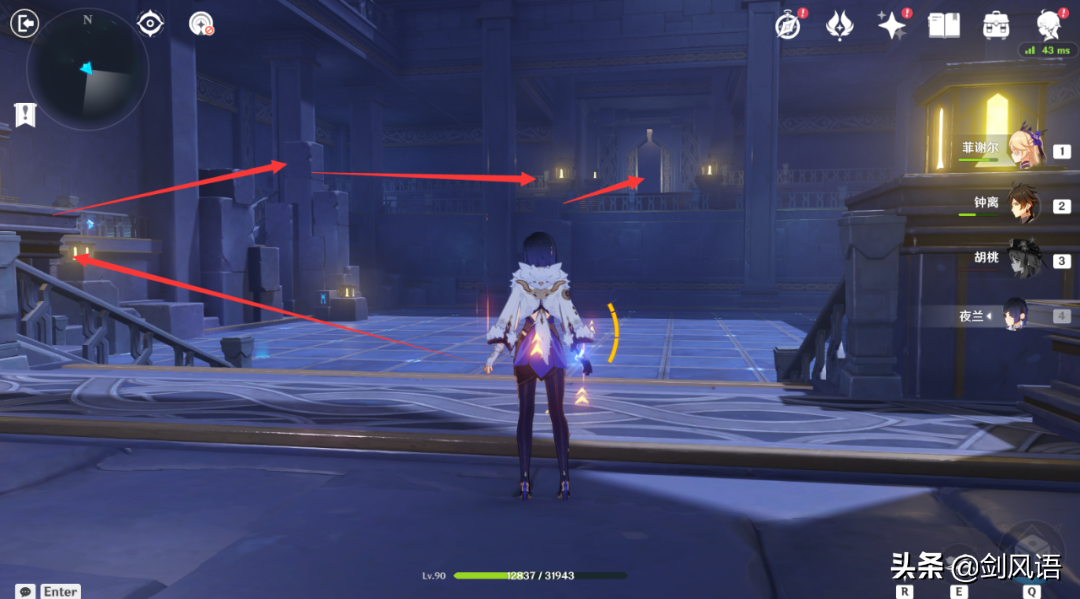Open the chat speech bubble icon
The image size is (1080, 599).
click(x=25, y=591)
